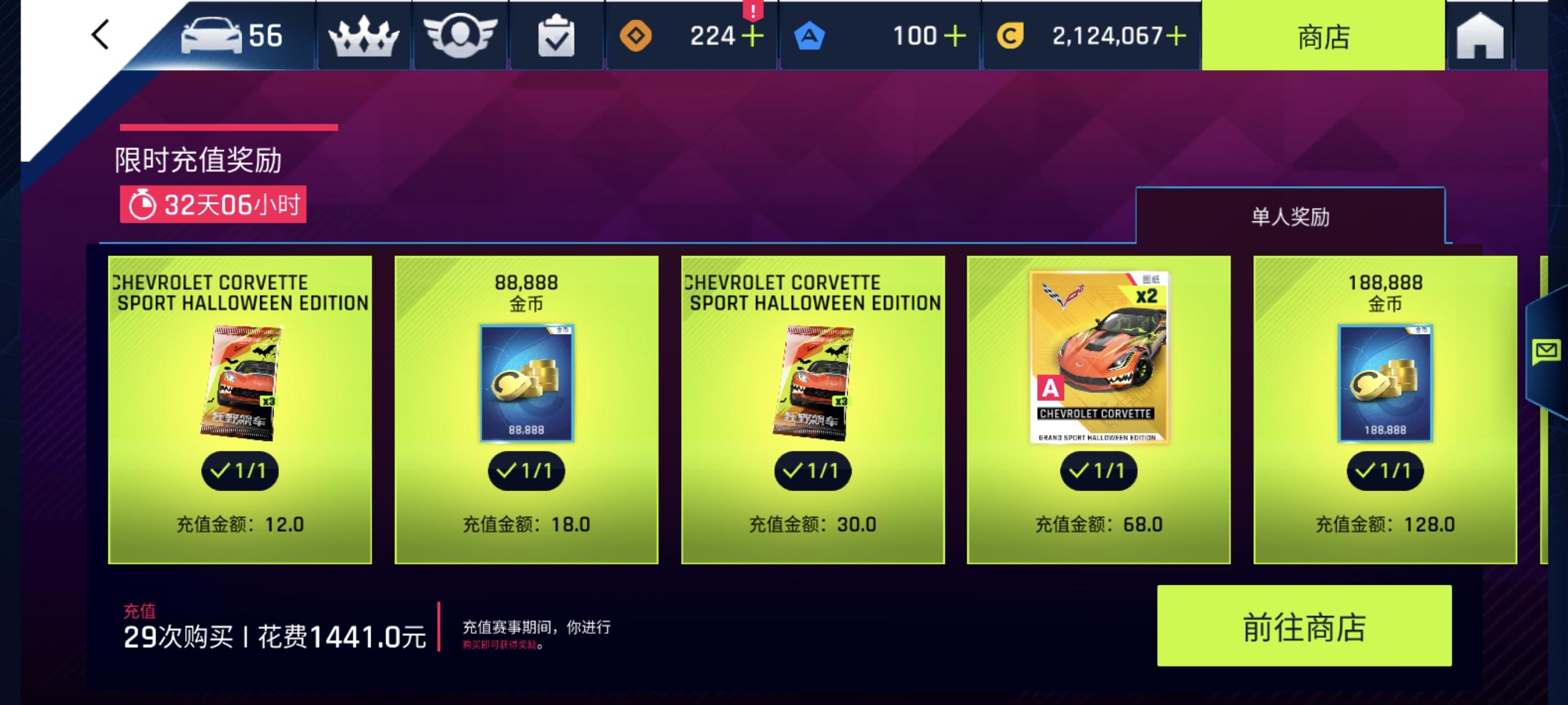The width and height of the screenshot is (1568, 705).
Task: Expand tokens with the 224 plus control
Action: click(x=753, y=36)
